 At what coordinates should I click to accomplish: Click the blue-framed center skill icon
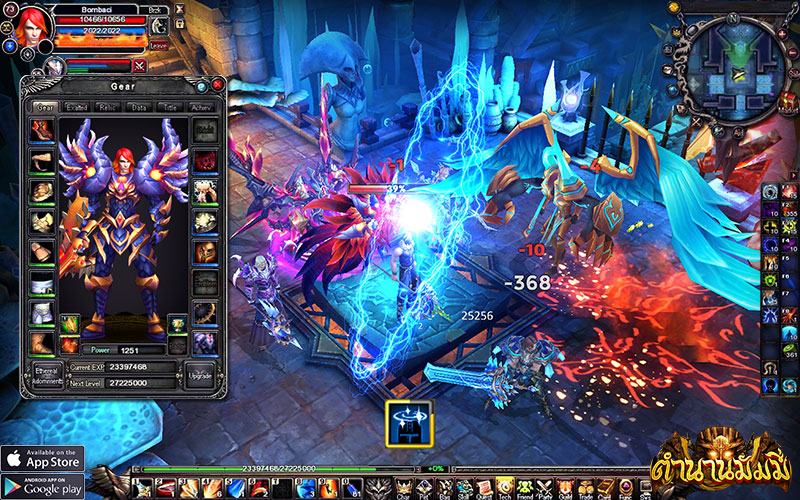click(x=408, y=423)
